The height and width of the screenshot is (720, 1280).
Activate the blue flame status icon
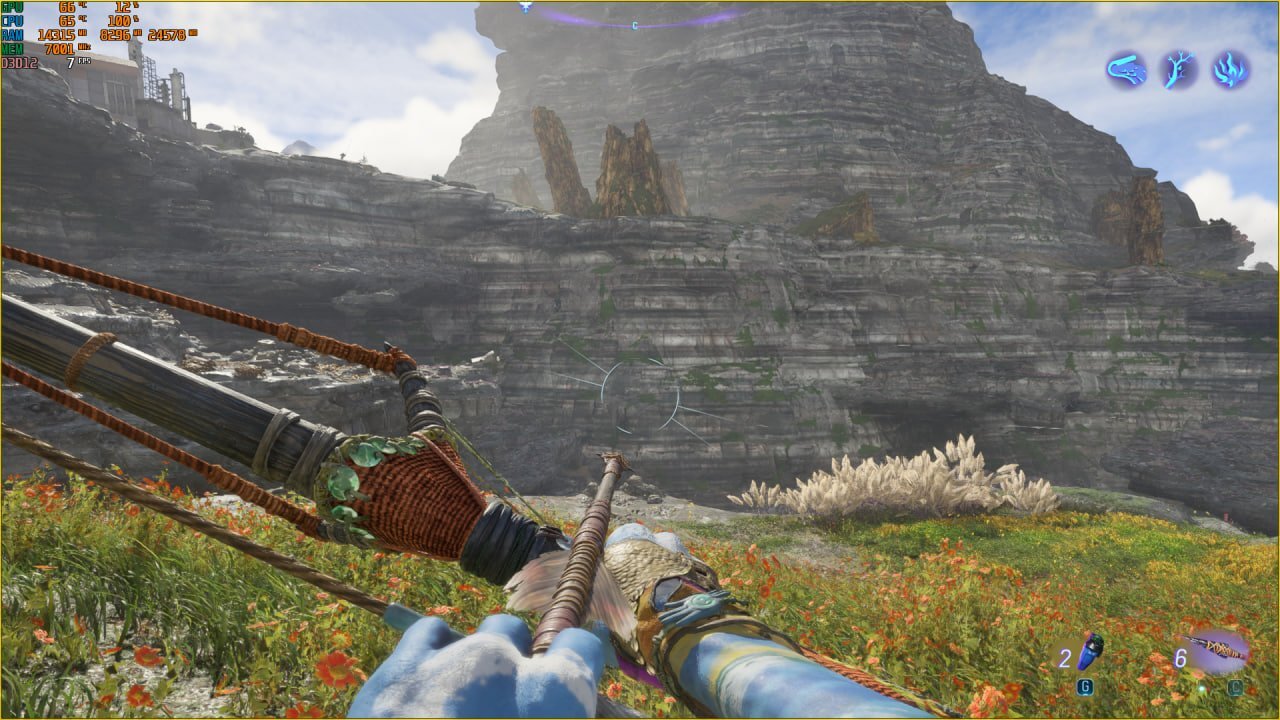point(1231,69)
